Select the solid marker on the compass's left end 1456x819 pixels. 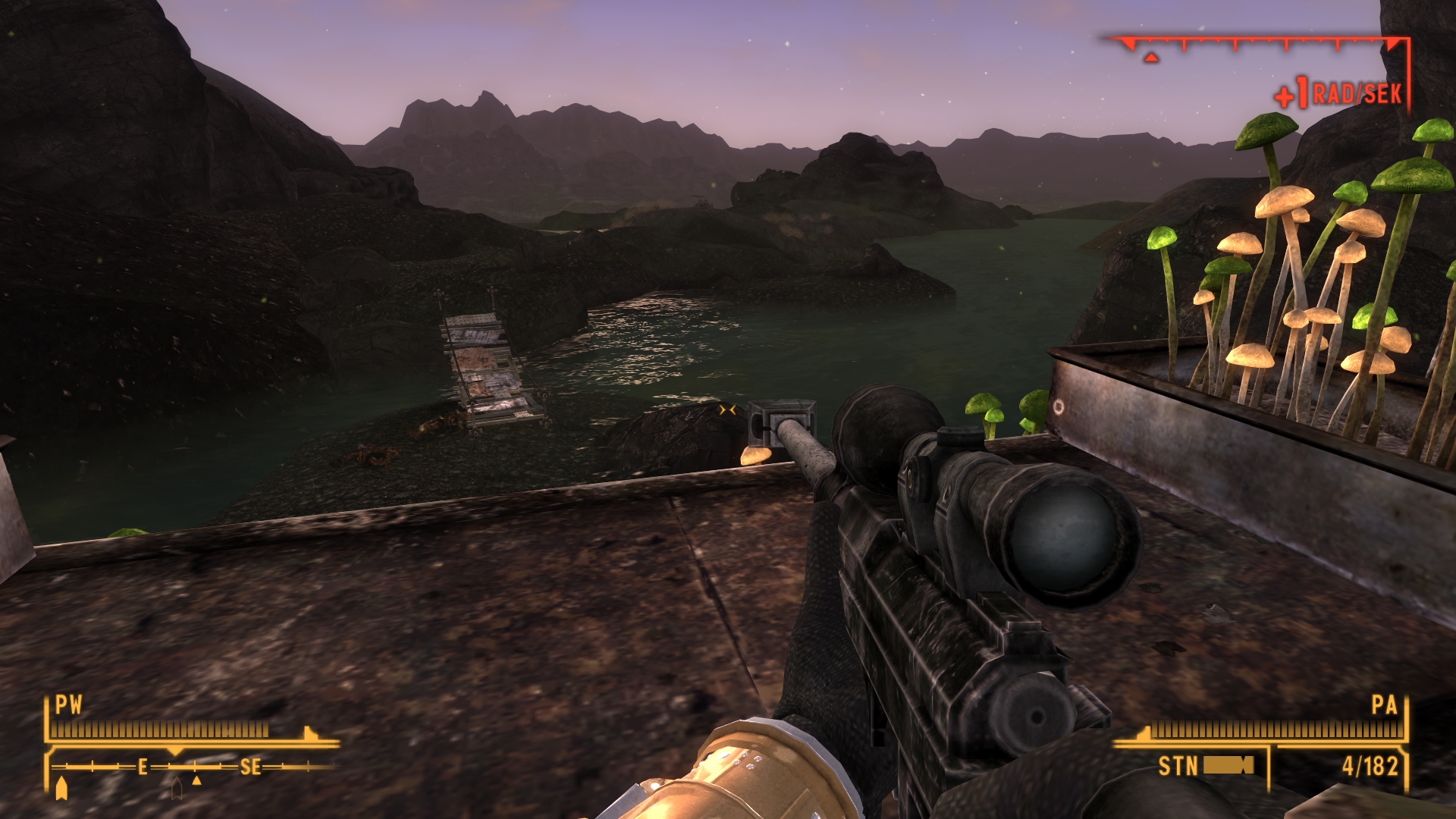coord(61,788)
